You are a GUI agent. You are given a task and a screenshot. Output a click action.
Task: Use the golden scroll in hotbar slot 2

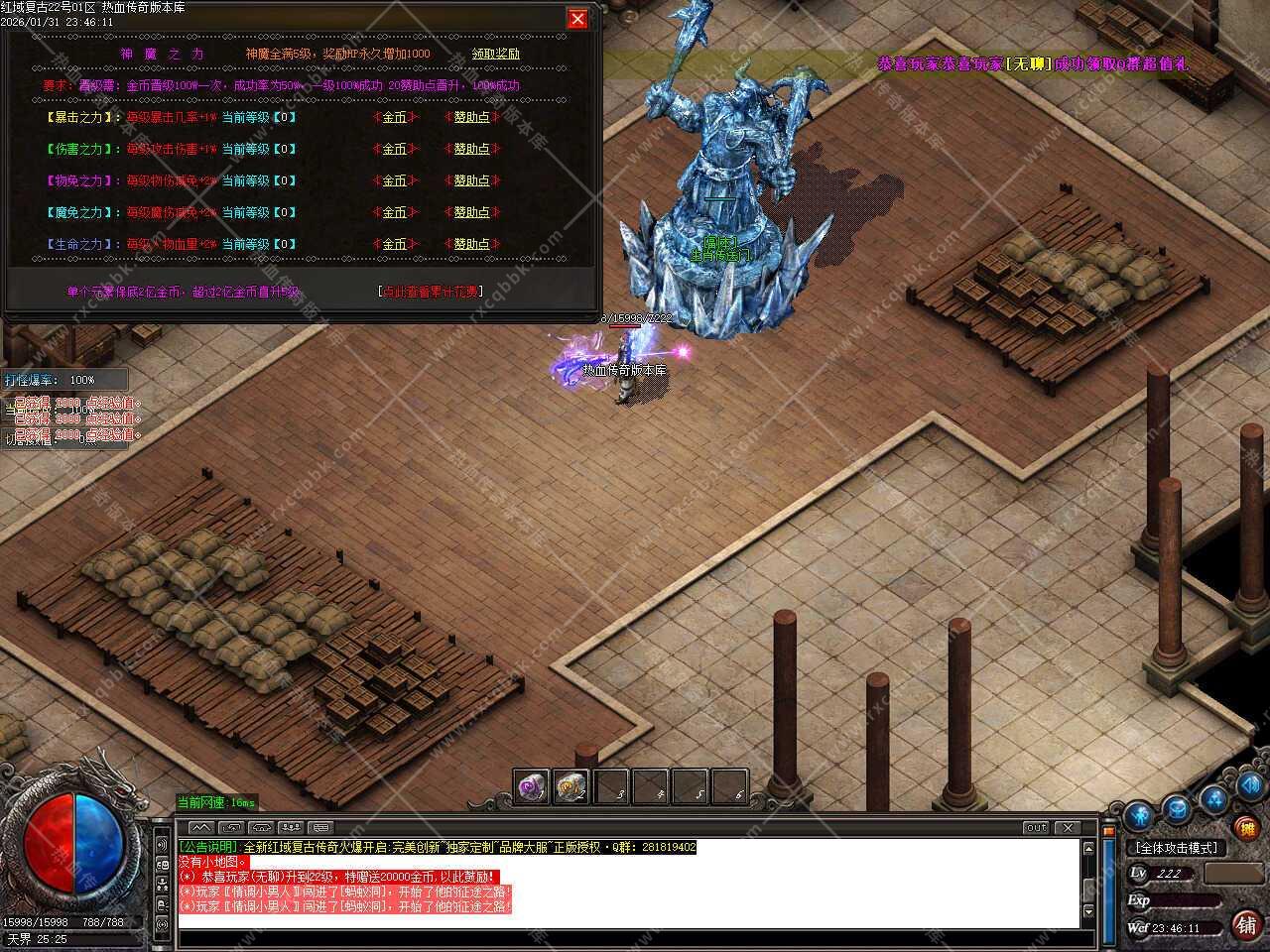click(x=571, y=787)
